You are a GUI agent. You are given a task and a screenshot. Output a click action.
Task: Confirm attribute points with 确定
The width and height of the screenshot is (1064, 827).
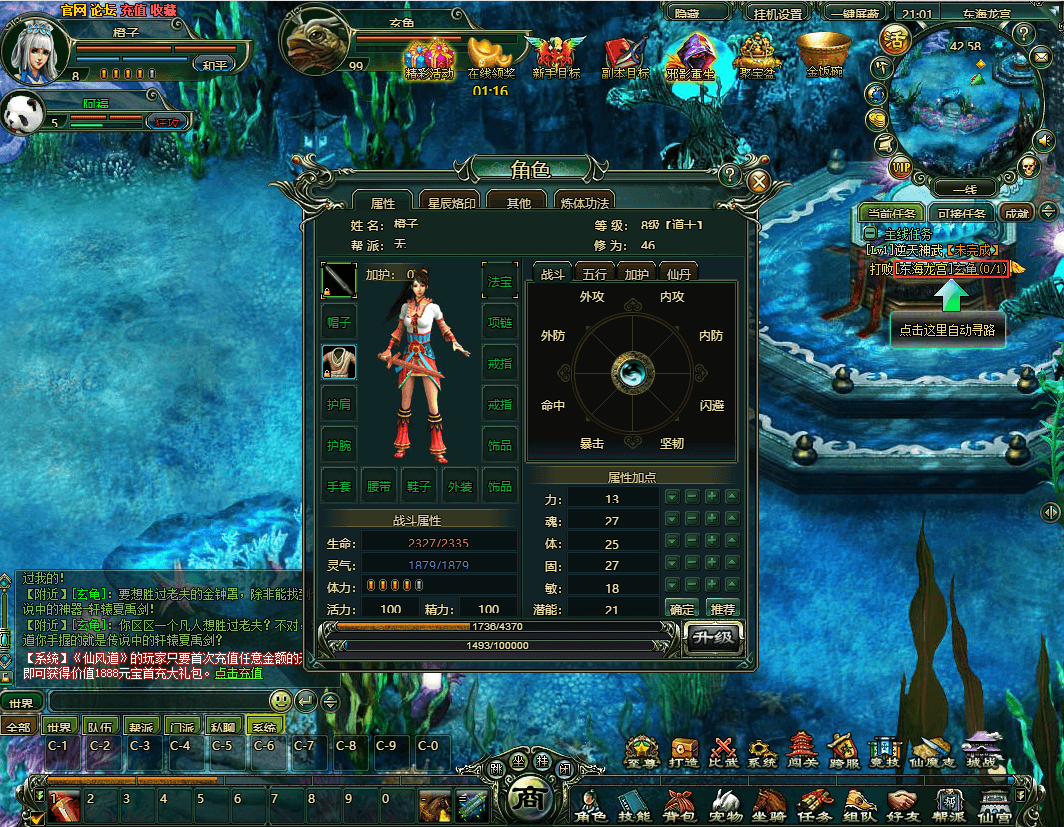(682, 608)
